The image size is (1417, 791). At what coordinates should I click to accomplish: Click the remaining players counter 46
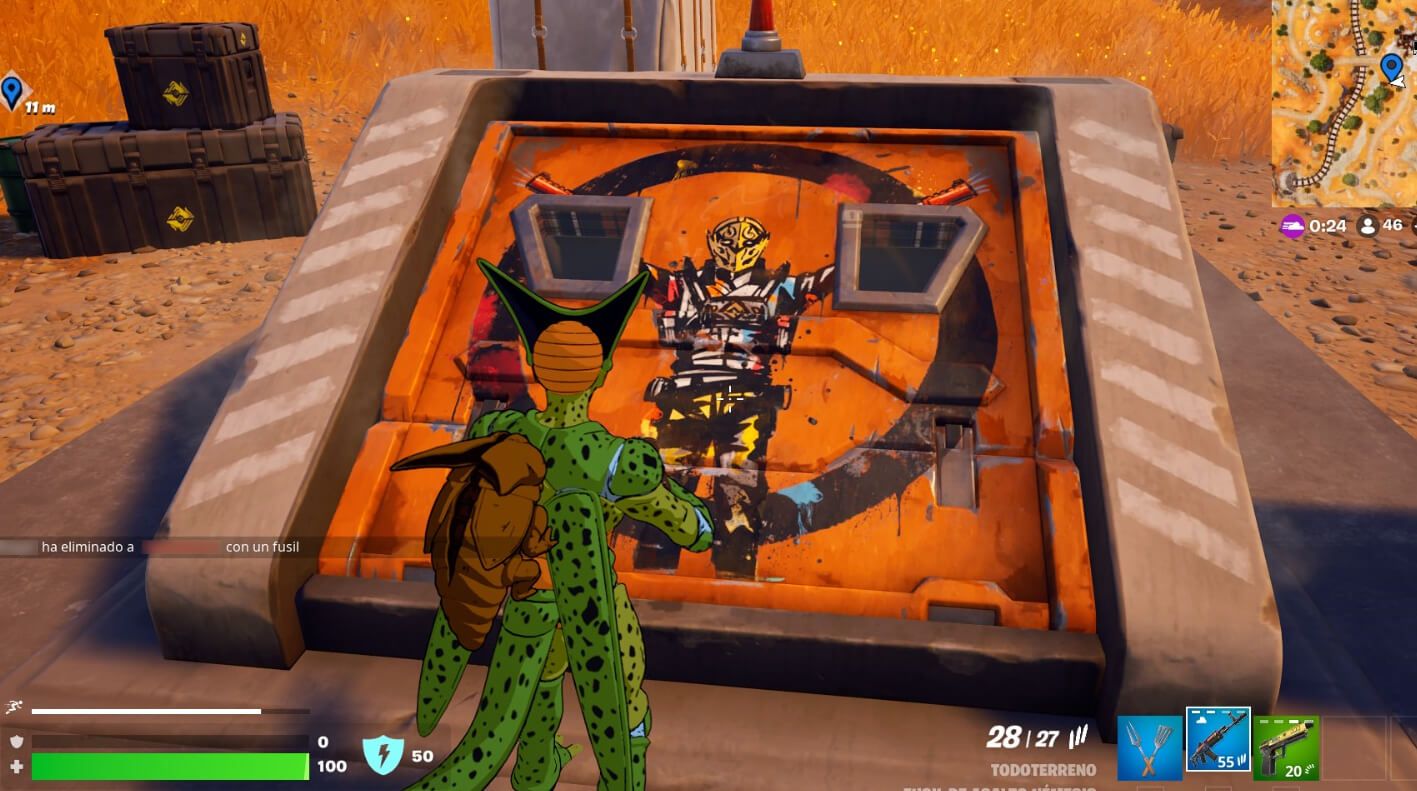click(x=1393, y=226)
